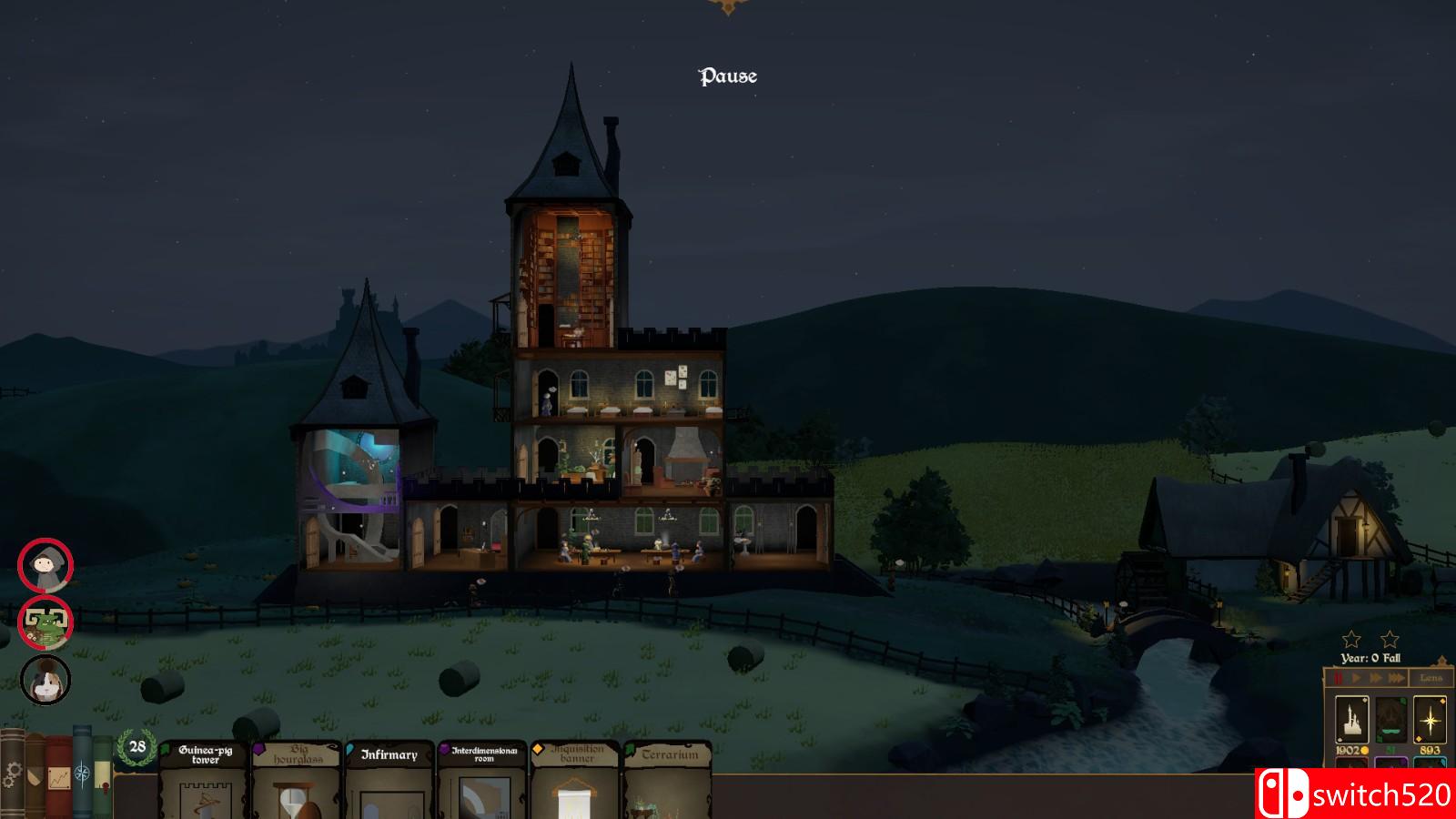The width and height of the screenshot is (1456, 819).
Task: Select the green goblin portrait
Action: (x=45, y=623)
